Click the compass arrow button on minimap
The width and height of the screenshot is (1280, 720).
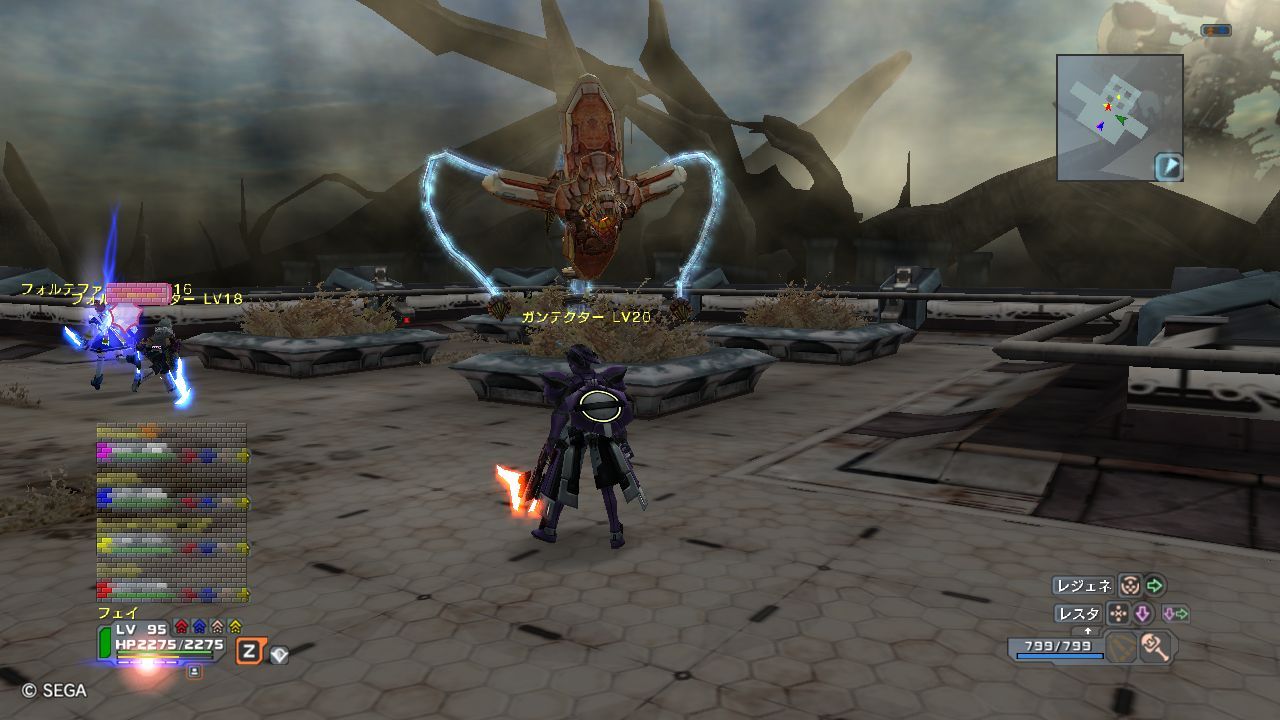1168,167
